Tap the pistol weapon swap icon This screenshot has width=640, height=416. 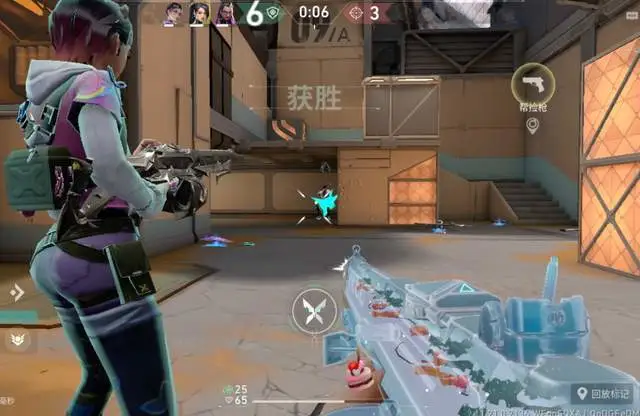tap(531, 83)
